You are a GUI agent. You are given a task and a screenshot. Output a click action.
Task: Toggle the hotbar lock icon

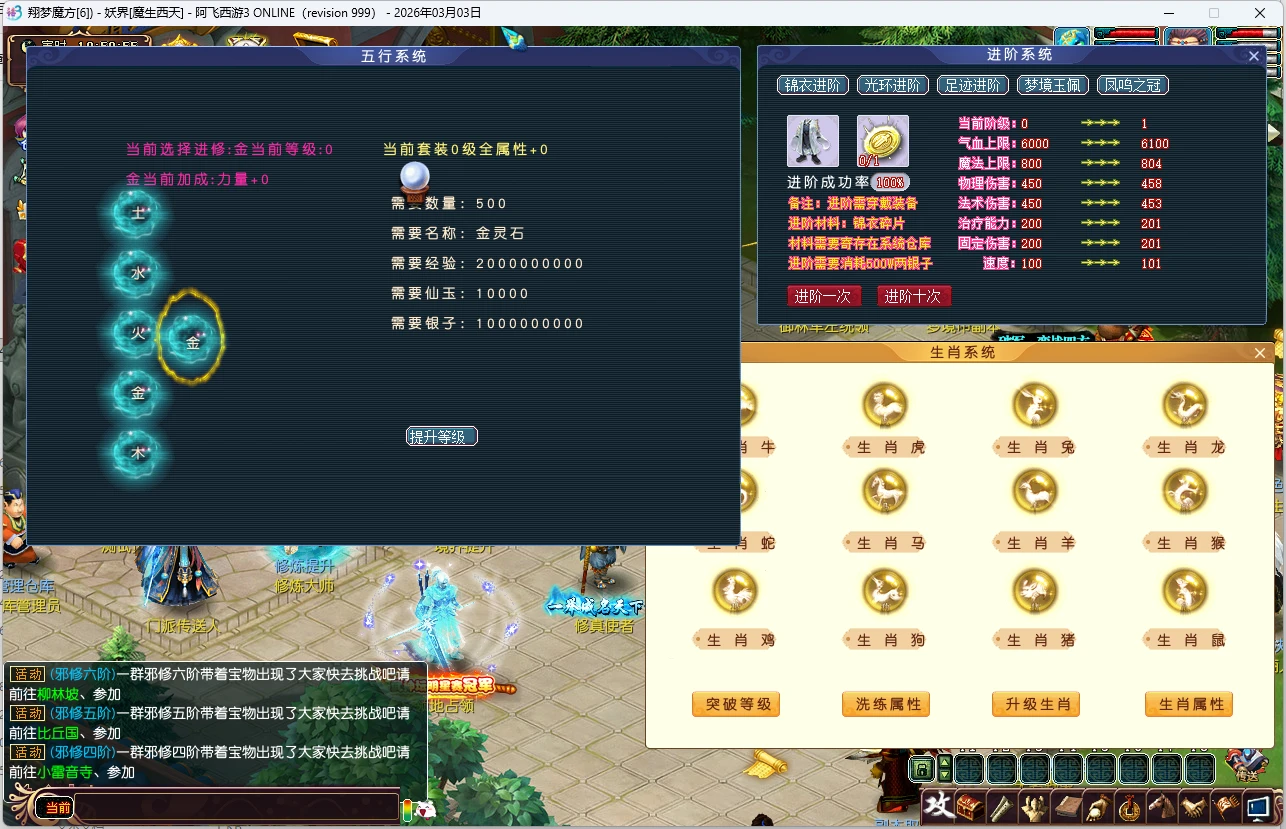(x=922, y=769)
